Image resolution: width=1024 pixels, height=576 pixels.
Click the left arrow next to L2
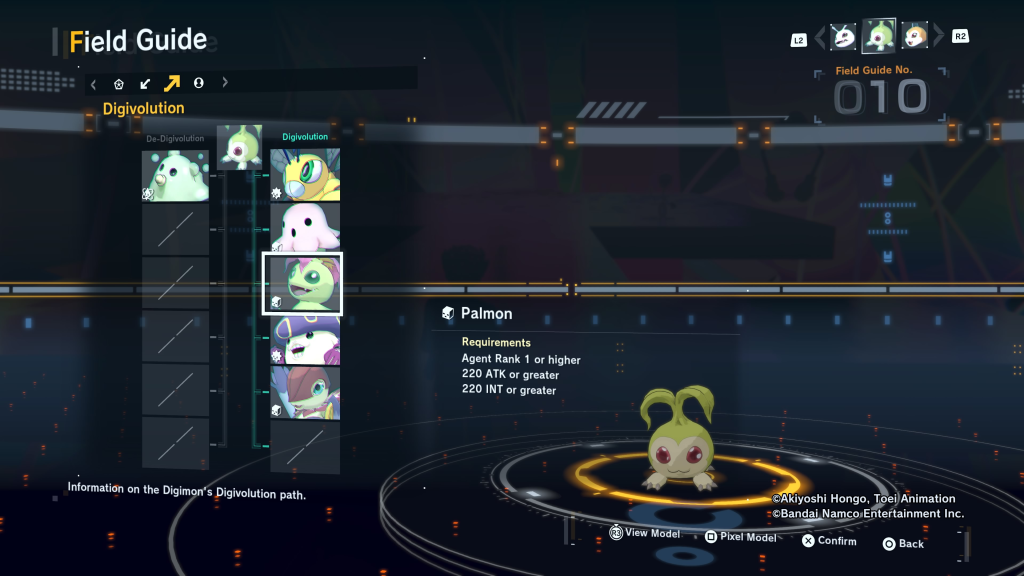pyautogui.click(x=820, y=38)
